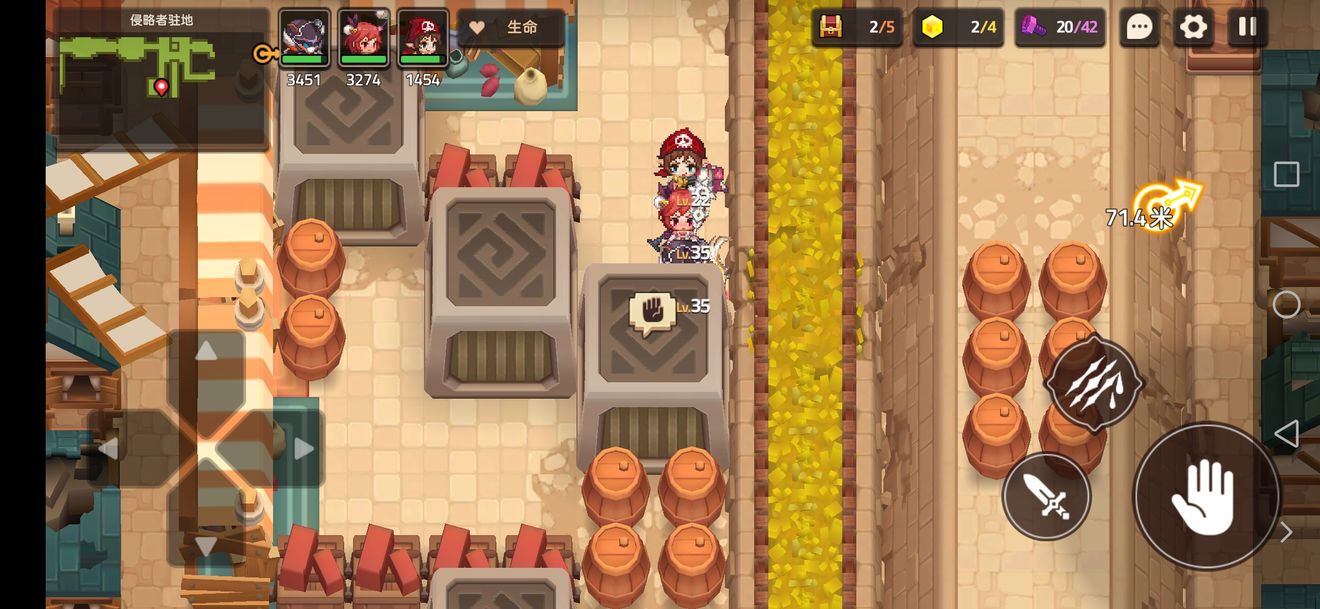Tap the Android recent apps square button
The height and width of the screenshot is (609, 1320).
1286,175
